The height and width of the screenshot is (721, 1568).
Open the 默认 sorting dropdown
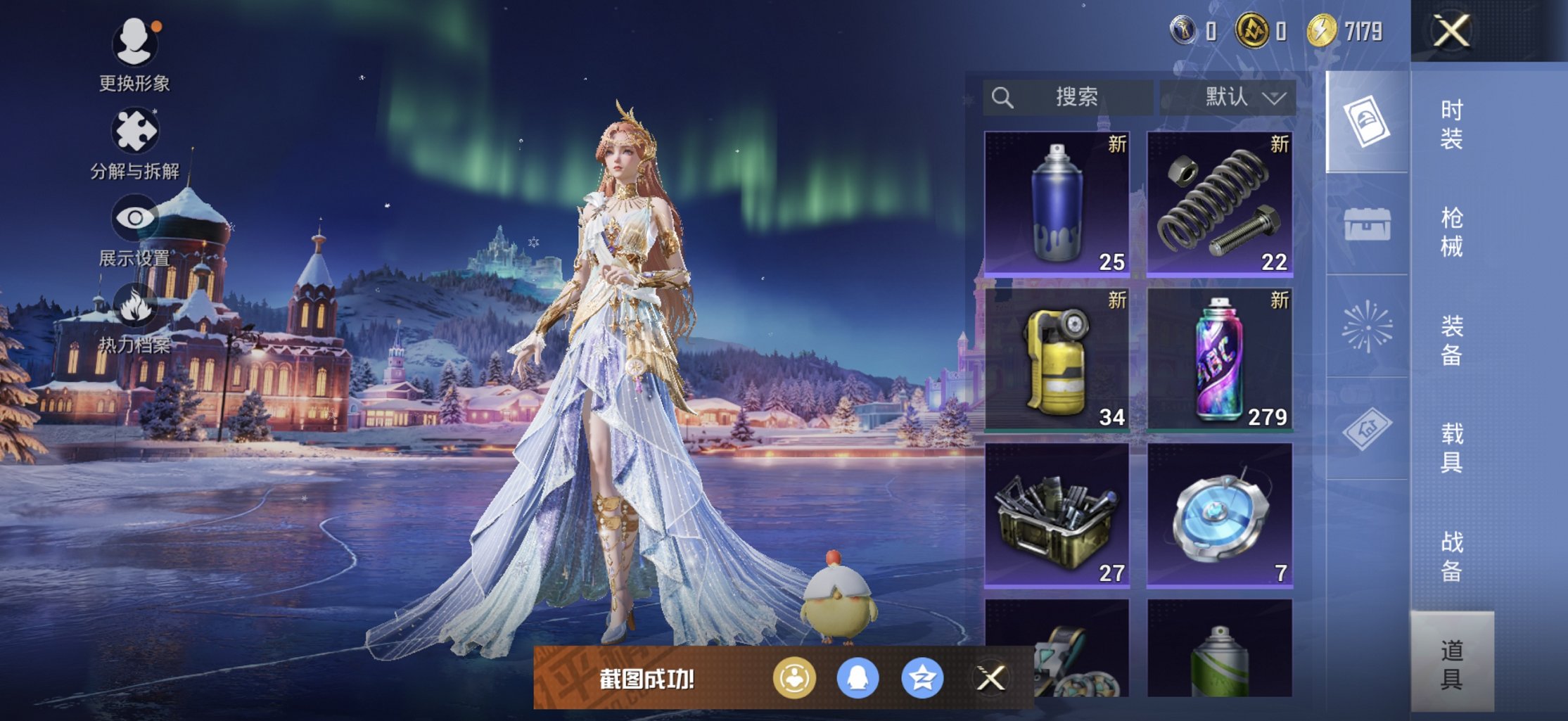(1228, 97)
